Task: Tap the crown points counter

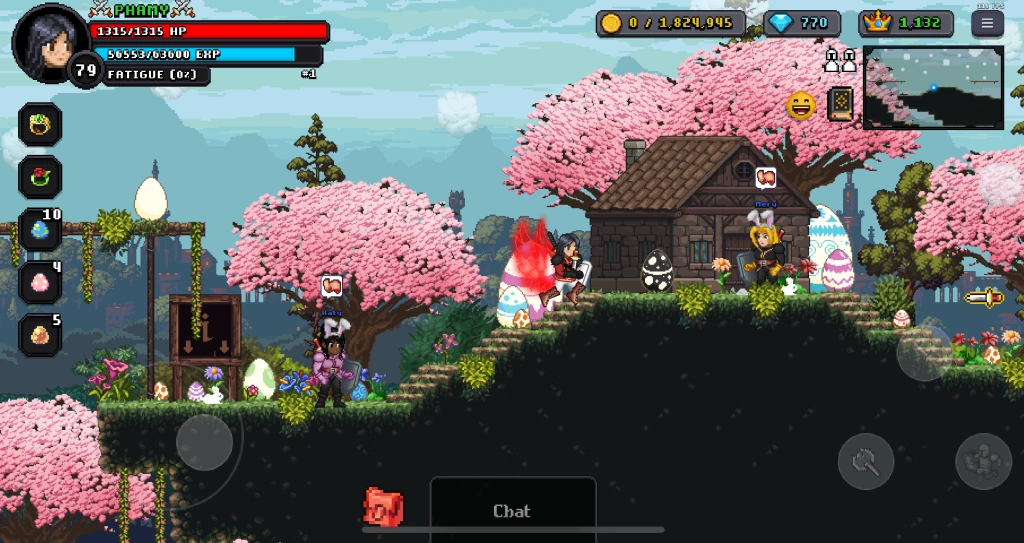Action: click(905, 23)
